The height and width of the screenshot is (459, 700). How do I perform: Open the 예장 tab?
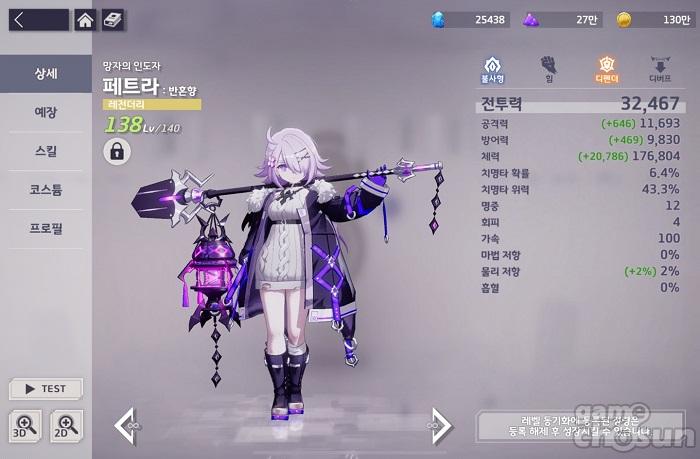(x=45, y=112)
